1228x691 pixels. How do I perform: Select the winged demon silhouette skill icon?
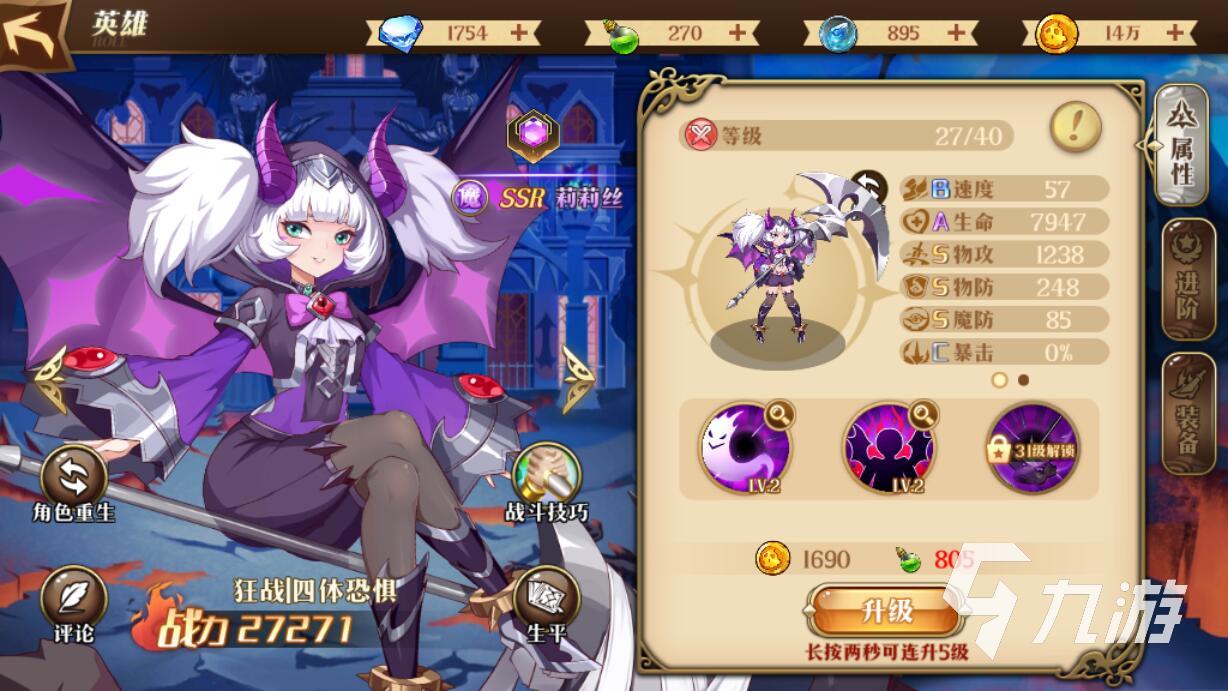[x=889, y=446]
